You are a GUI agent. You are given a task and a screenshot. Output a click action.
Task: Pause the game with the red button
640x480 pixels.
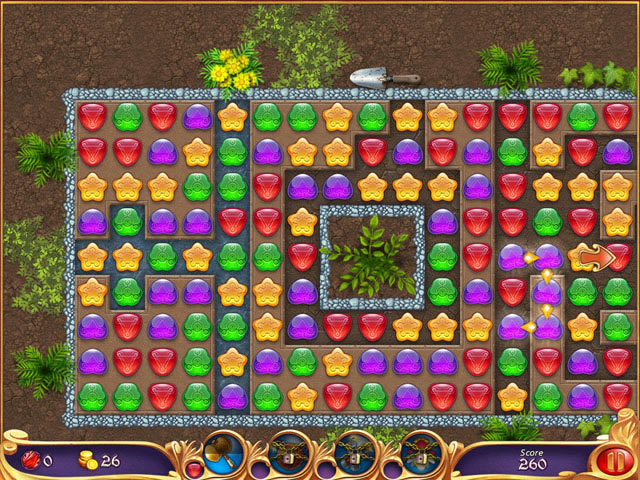click(608, 460)
